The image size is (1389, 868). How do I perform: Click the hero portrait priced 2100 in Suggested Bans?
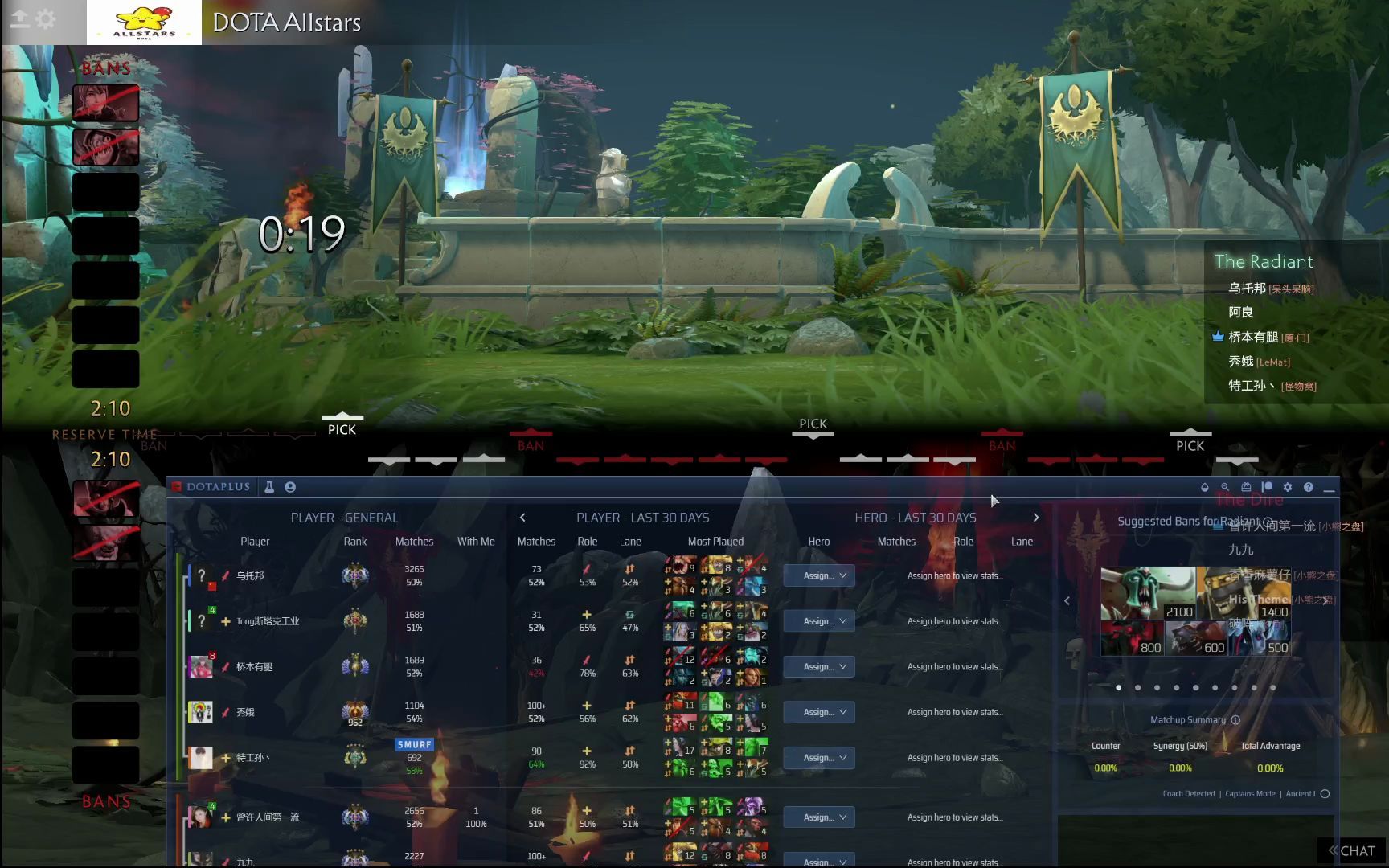1149,591
